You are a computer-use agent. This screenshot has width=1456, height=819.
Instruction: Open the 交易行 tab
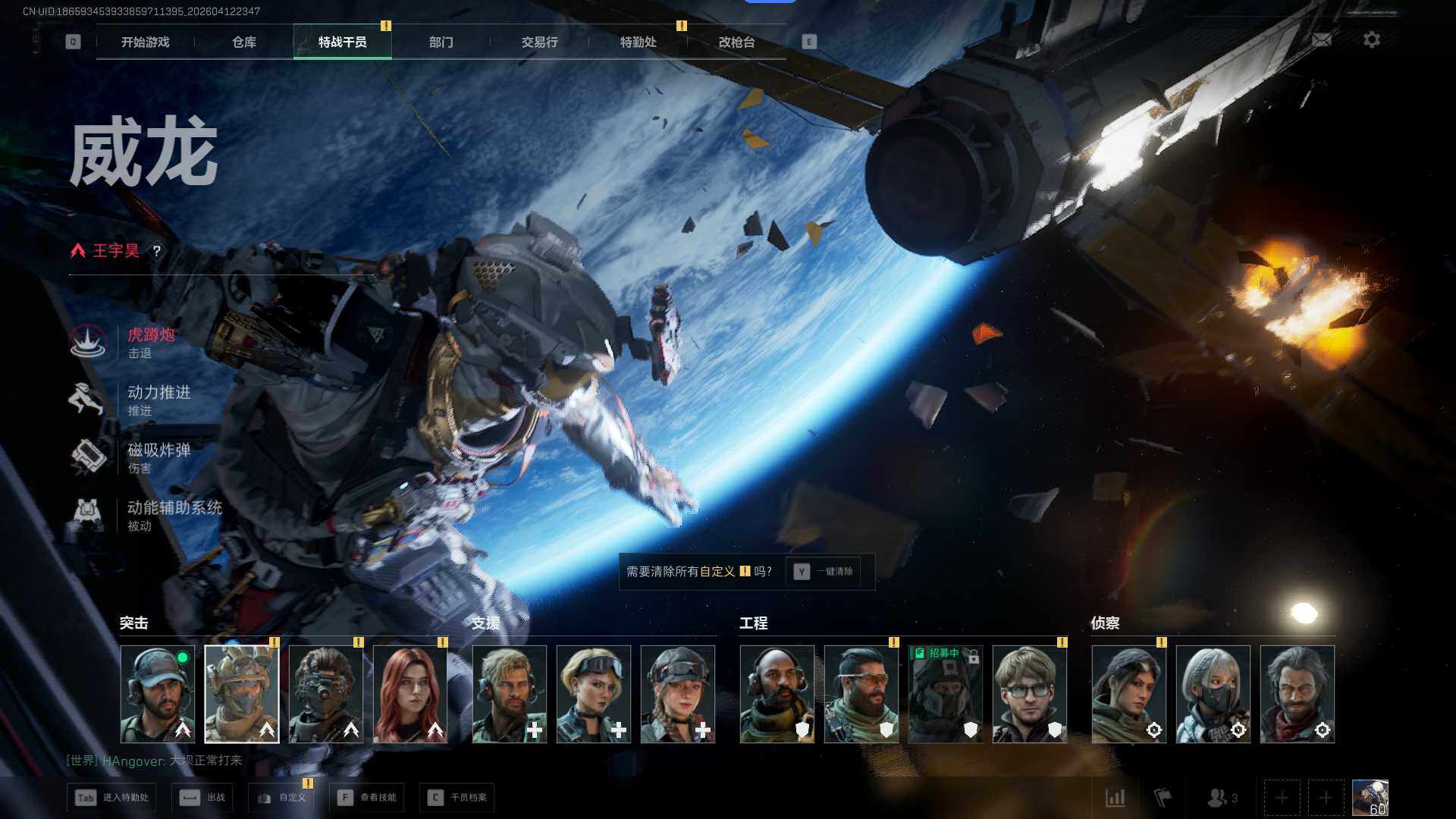539,42
